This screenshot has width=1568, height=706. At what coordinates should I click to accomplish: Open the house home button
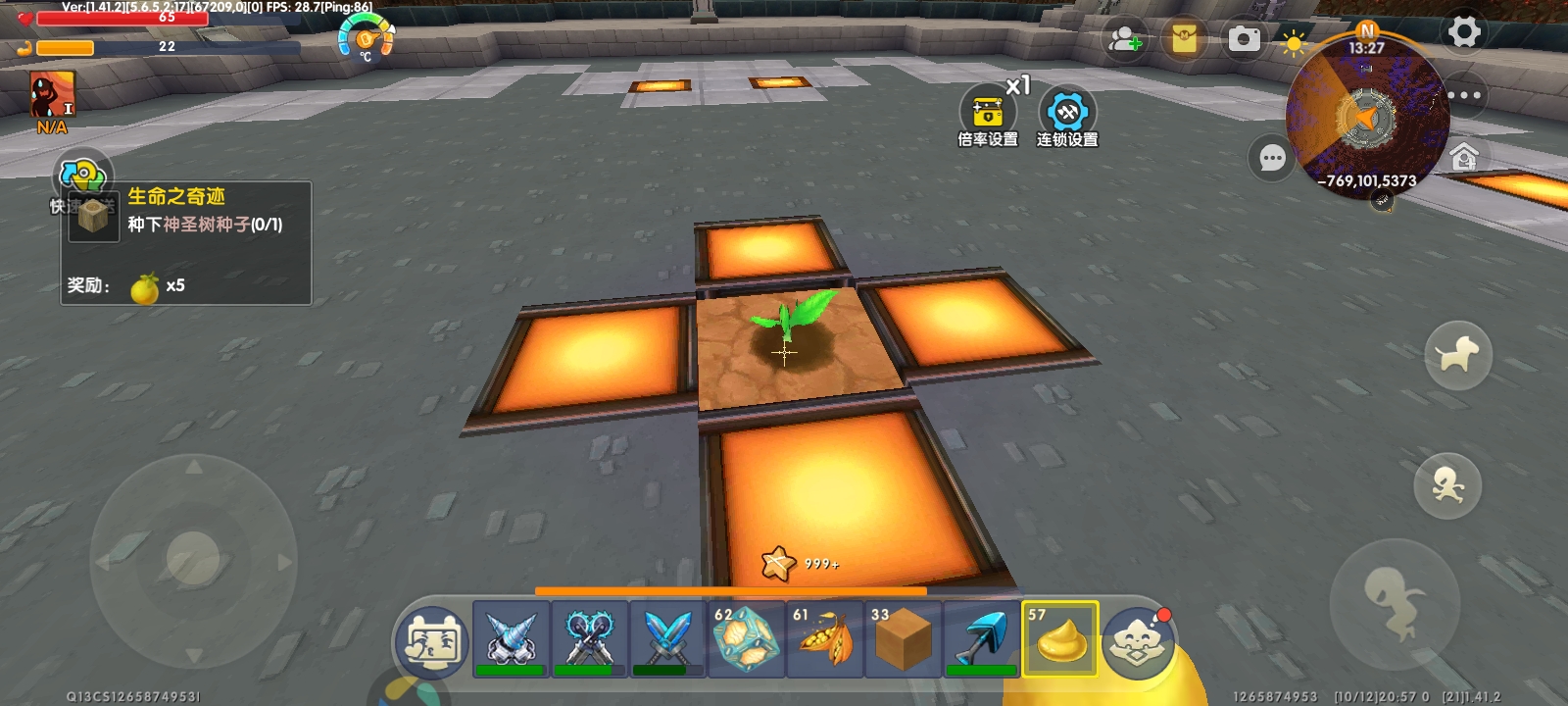[1464, 157]
